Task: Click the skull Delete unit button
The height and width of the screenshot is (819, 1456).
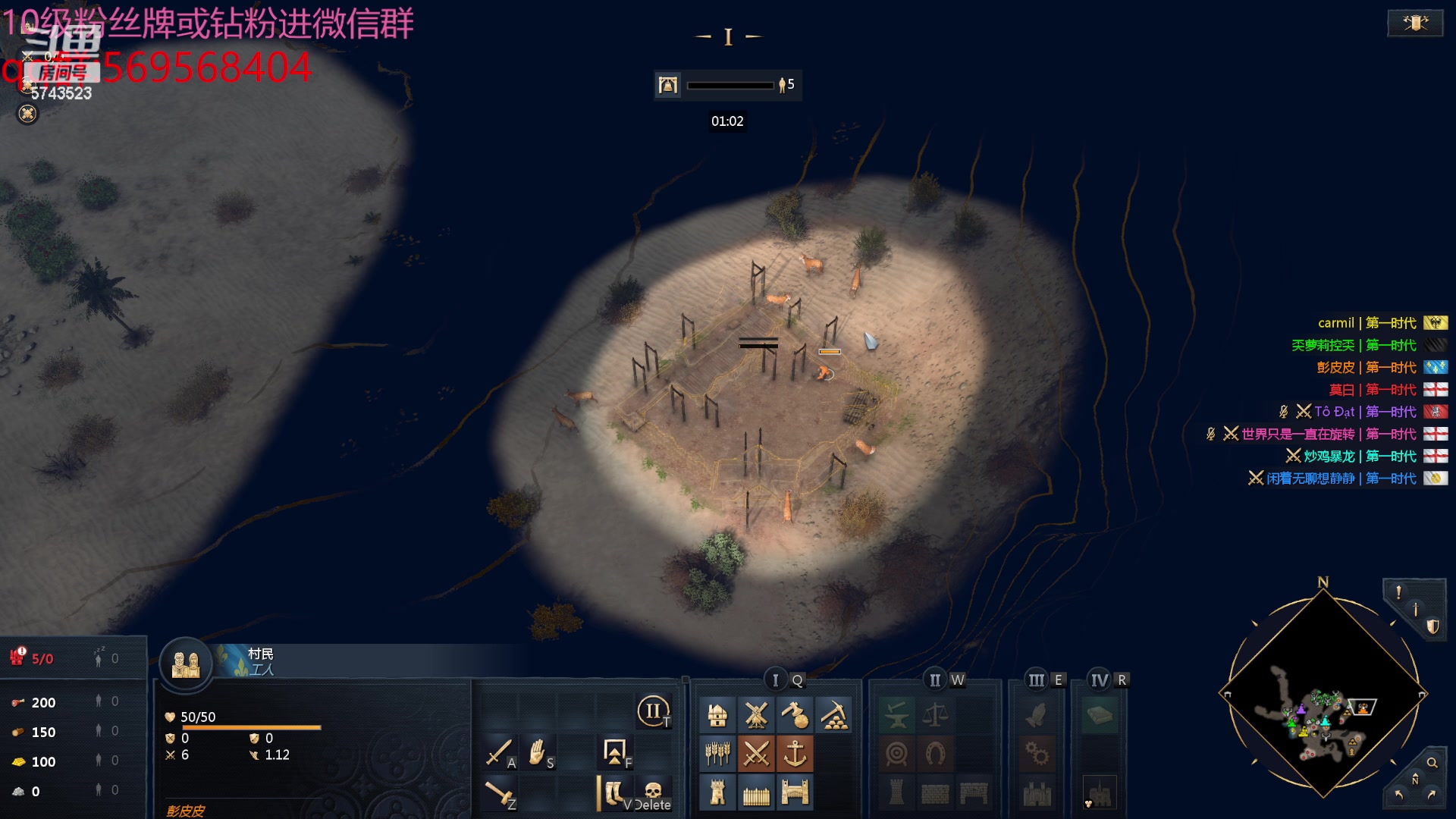Action: click(653, 793)
